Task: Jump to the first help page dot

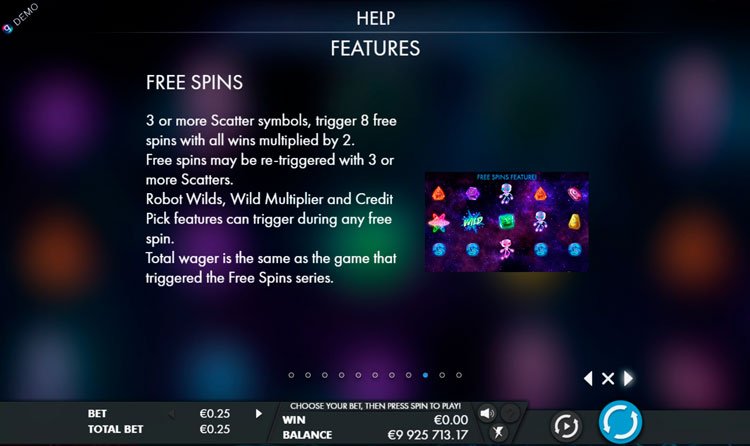Action: pyautogui.click(x=291, y=375)
